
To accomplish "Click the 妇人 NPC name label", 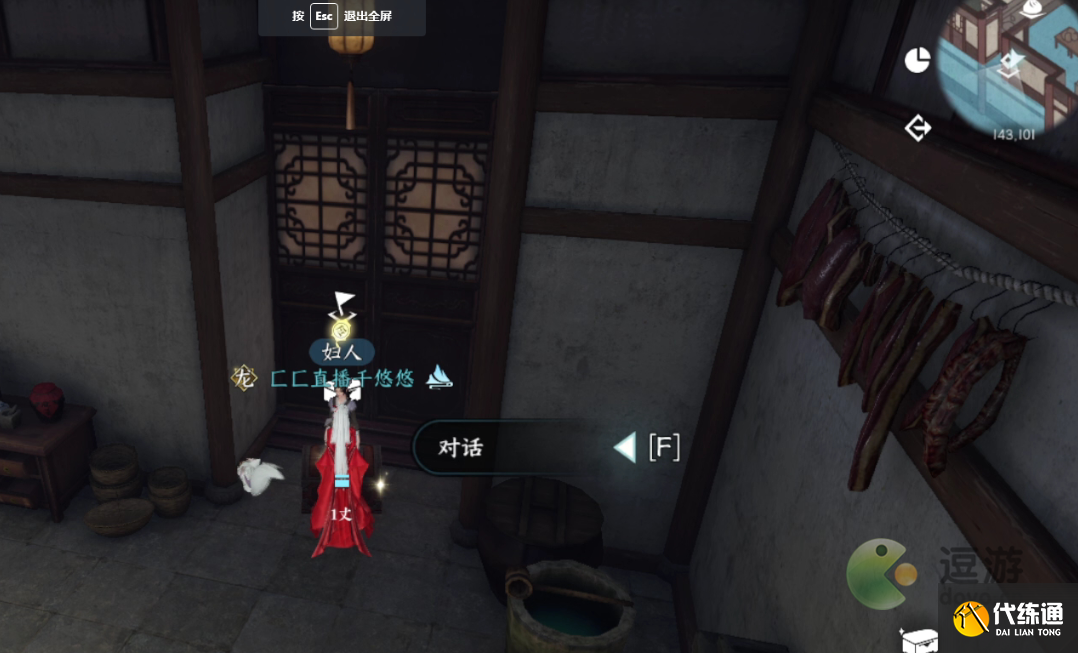I will [x=341, y=352].
